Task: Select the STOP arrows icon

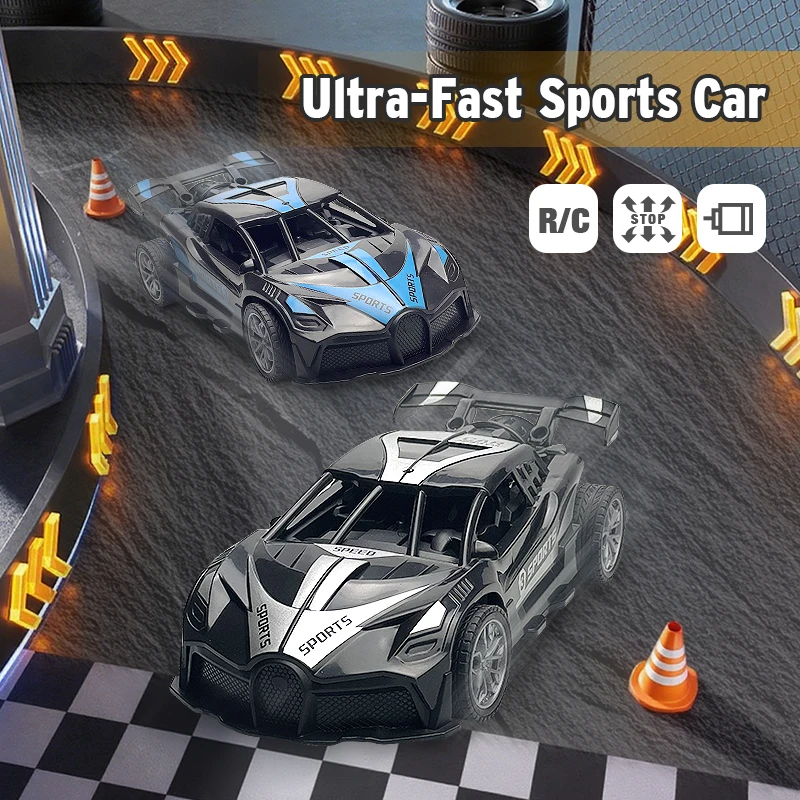Action: (647, 218)
